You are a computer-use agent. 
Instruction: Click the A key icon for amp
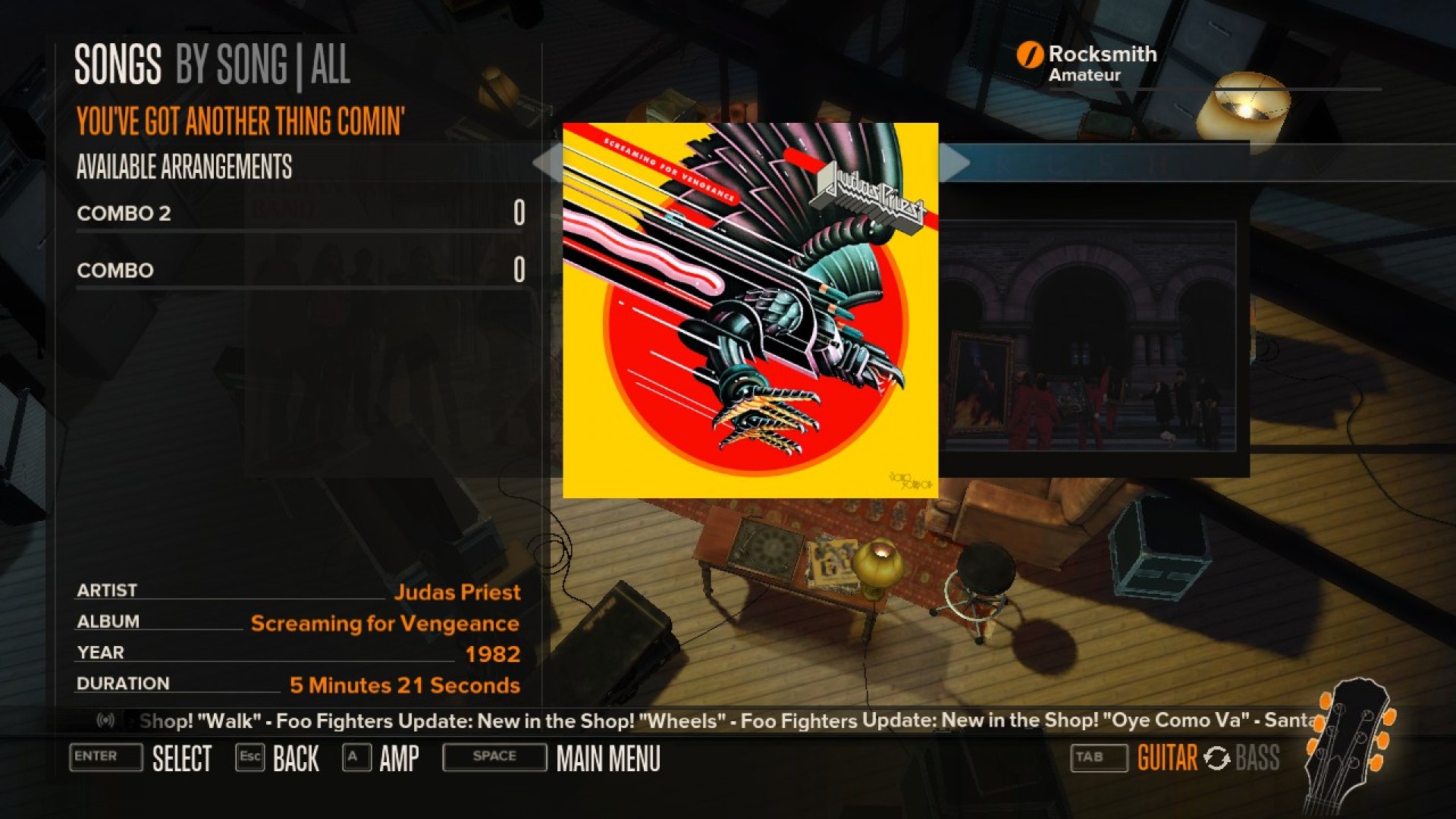click(354, 758)
